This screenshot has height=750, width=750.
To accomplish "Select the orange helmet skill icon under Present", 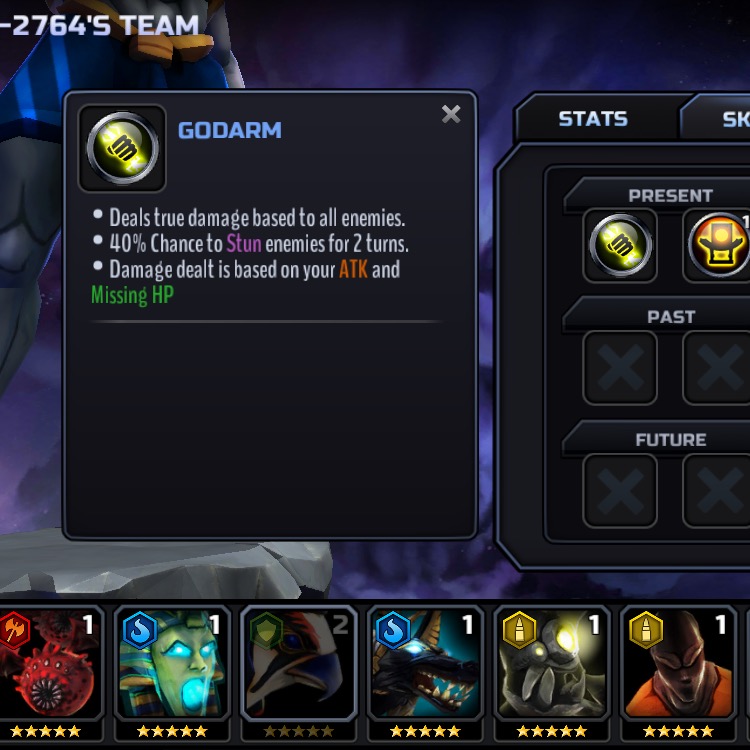I will tap(718, 245).
